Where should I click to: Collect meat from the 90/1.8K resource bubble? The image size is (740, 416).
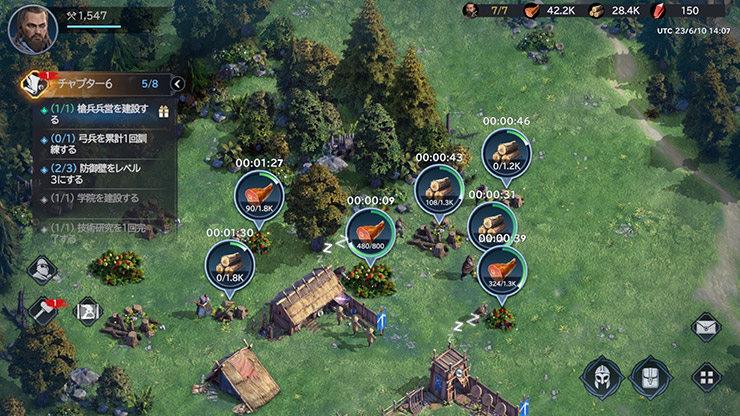pyautogui.click(x=259, y=194)
